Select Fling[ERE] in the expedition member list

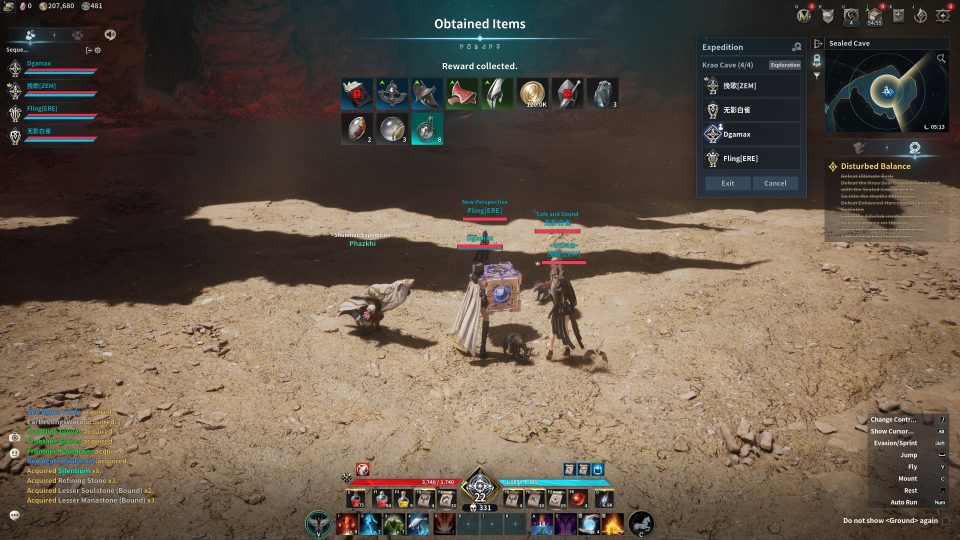click(751, 159)
